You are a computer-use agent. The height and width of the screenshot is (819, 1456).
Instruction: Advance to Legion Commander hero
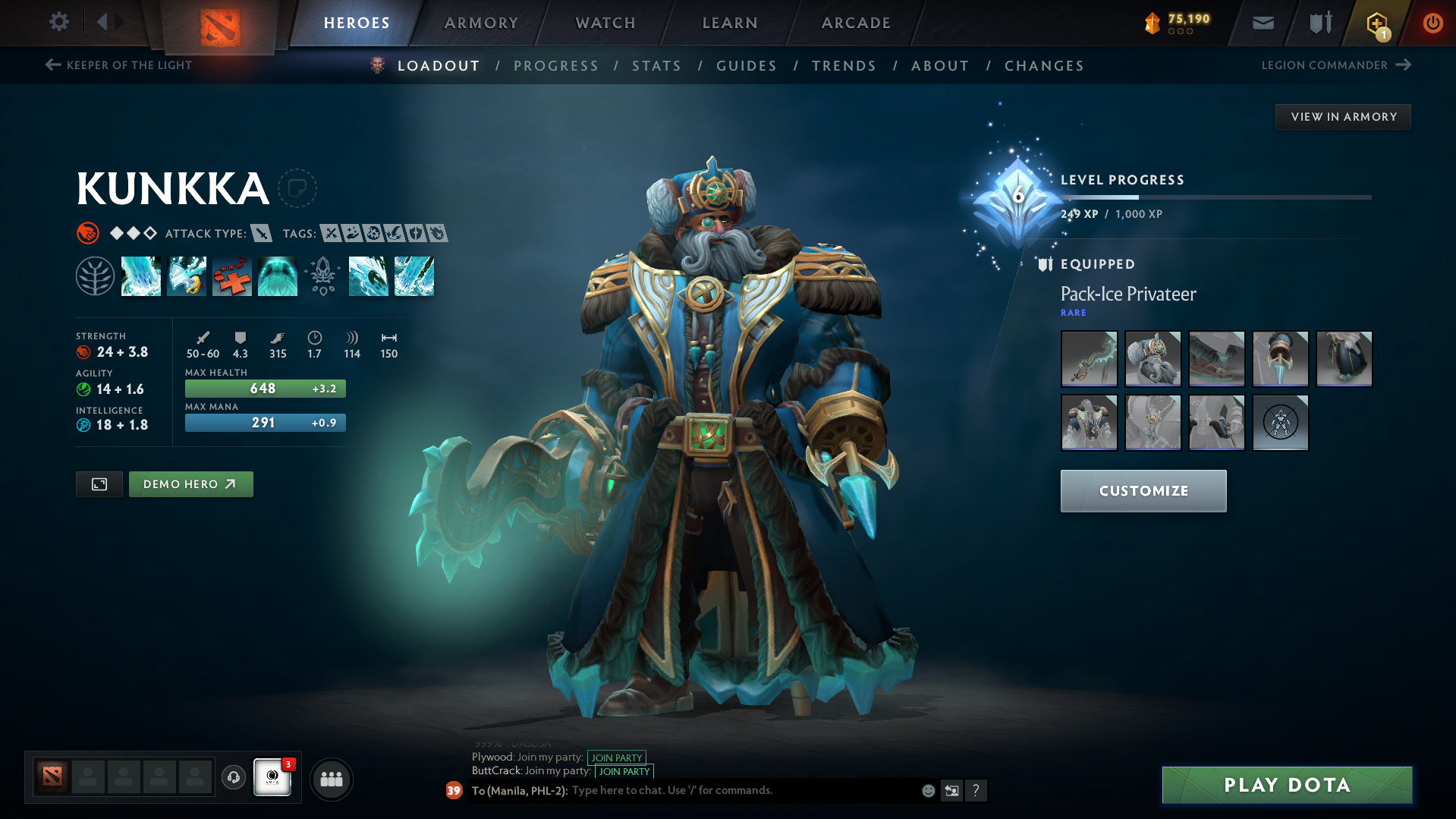tap(1336, 65)
